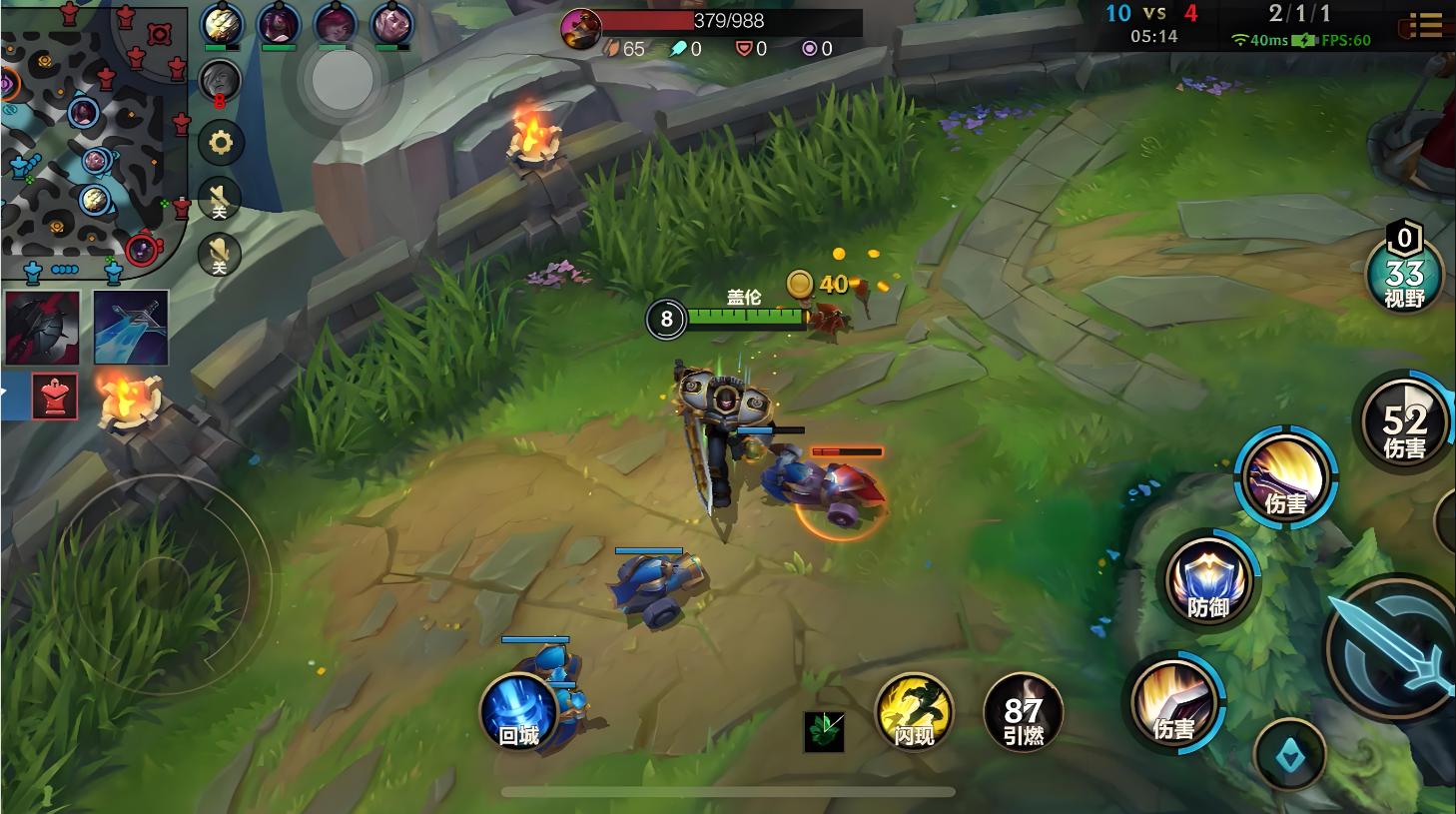Open the gear settings button
1456x814 pixels.
click(x=221, y=144)
